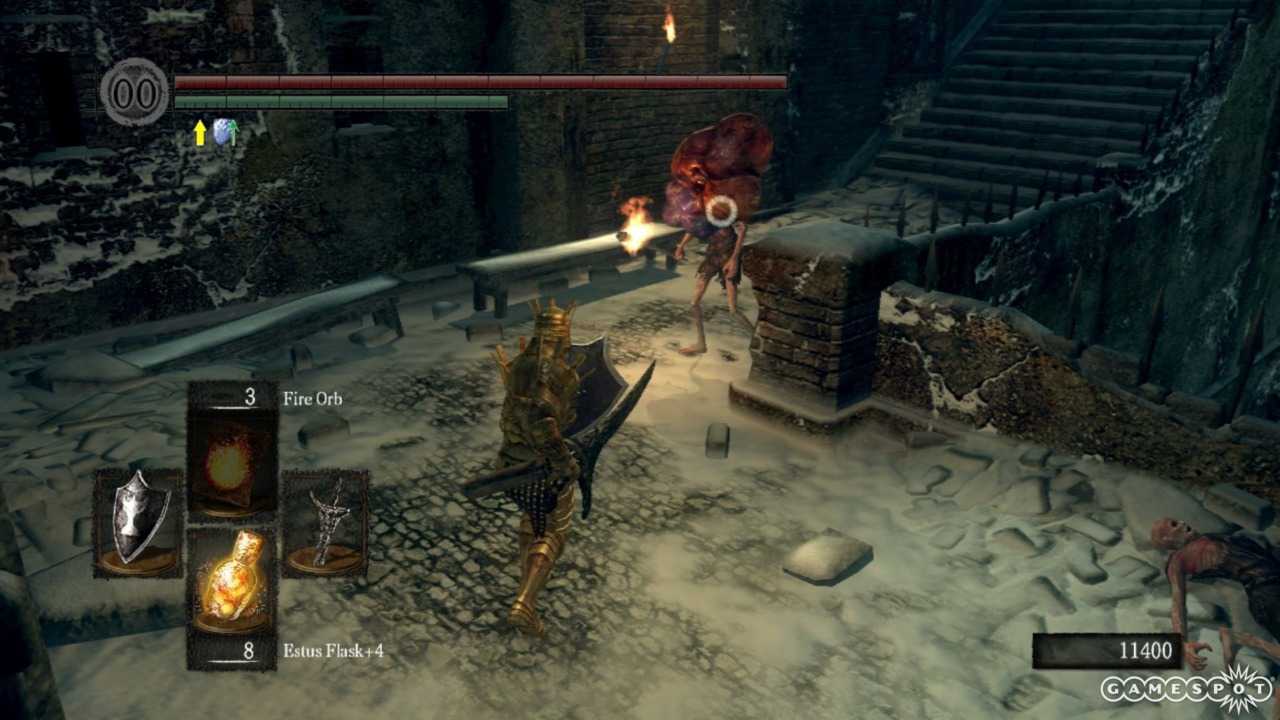Viewport: 1280px width, 720px height.
Task: Click the yellow arrow status buff icon
Action: tap(200, 133)
